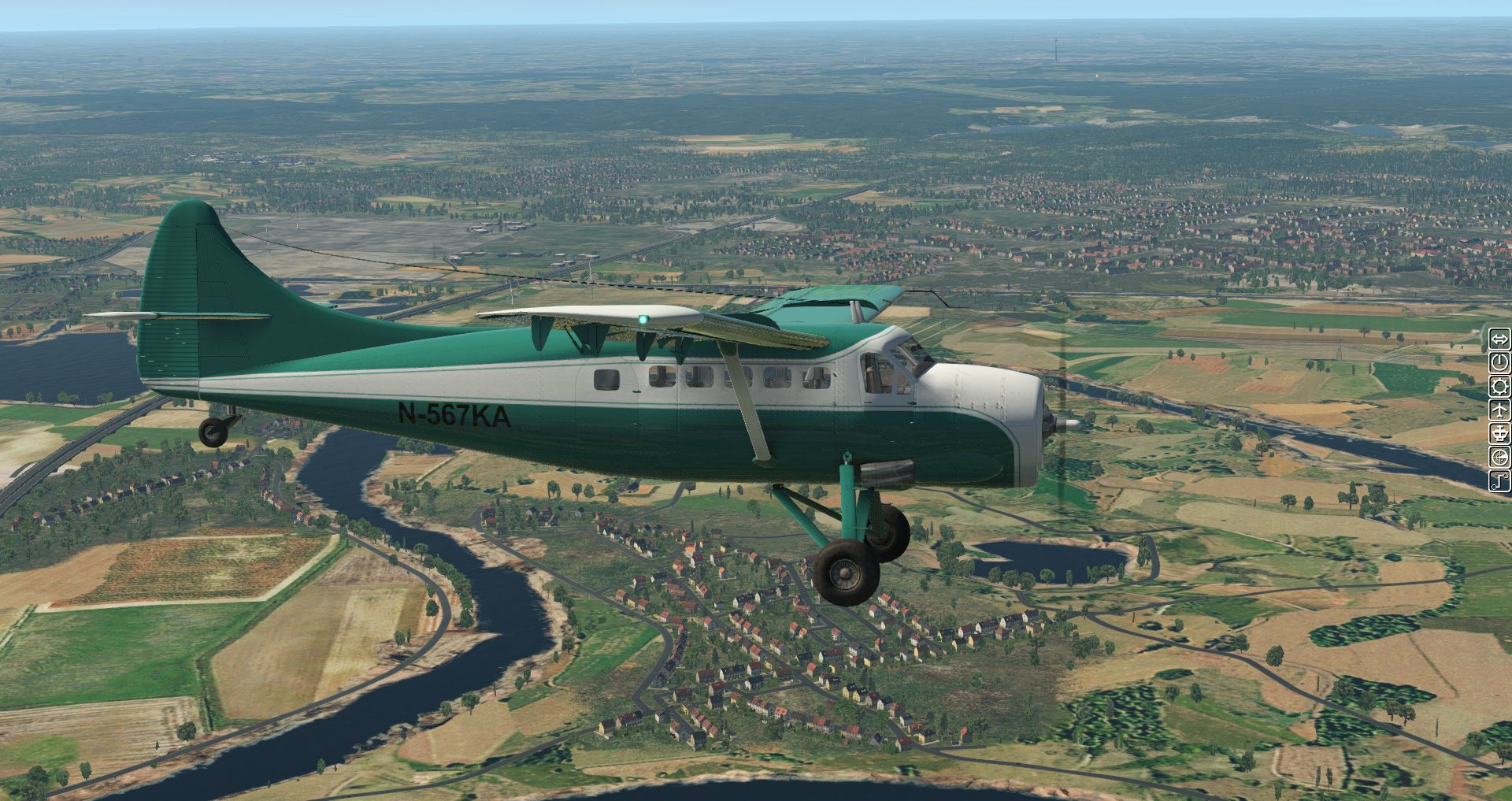The height and width of the screenshot is (801, 1512).
Task: Click the control tower icon
Action: pyautogui.click(x=1499, y=433)
